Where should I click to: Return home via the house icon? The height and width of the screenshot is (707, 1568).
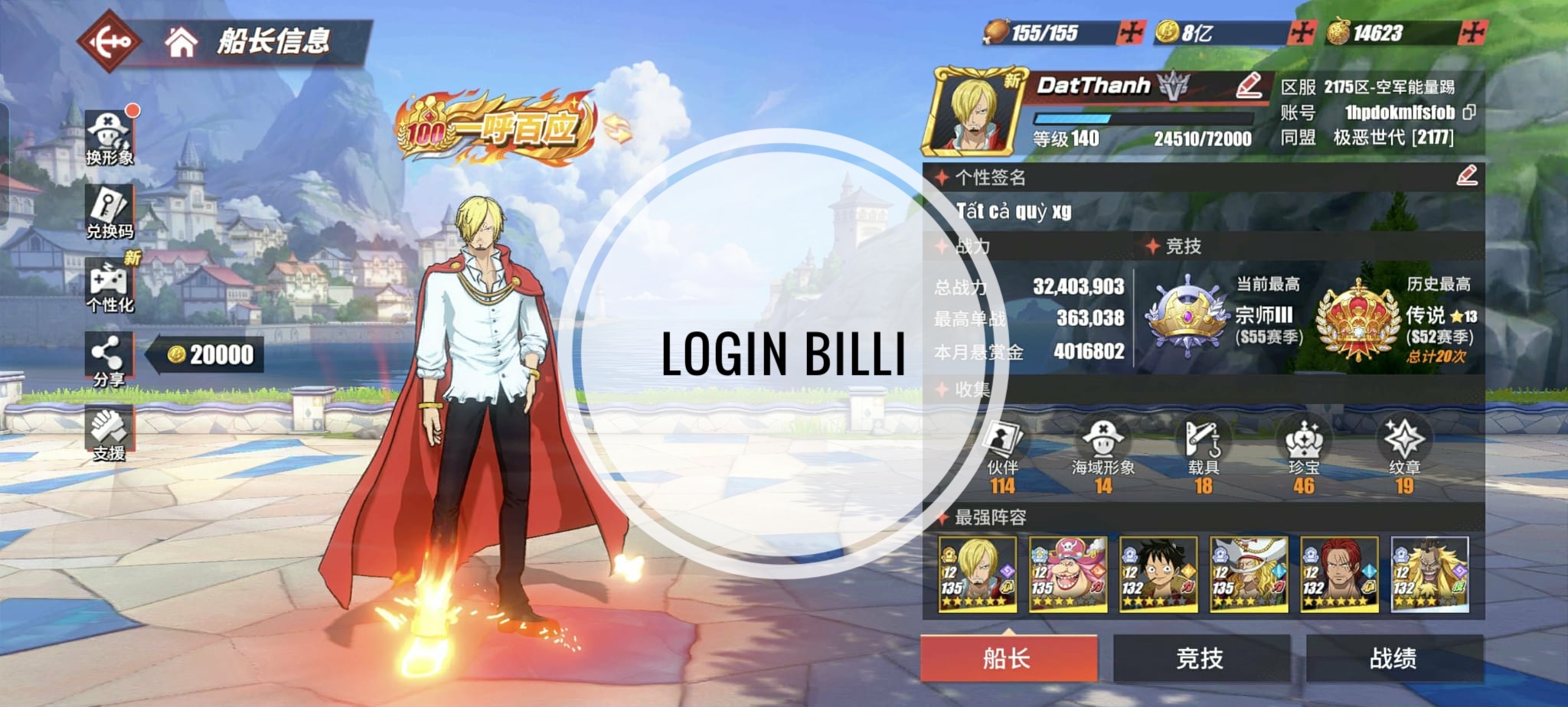tap(181, 42)
